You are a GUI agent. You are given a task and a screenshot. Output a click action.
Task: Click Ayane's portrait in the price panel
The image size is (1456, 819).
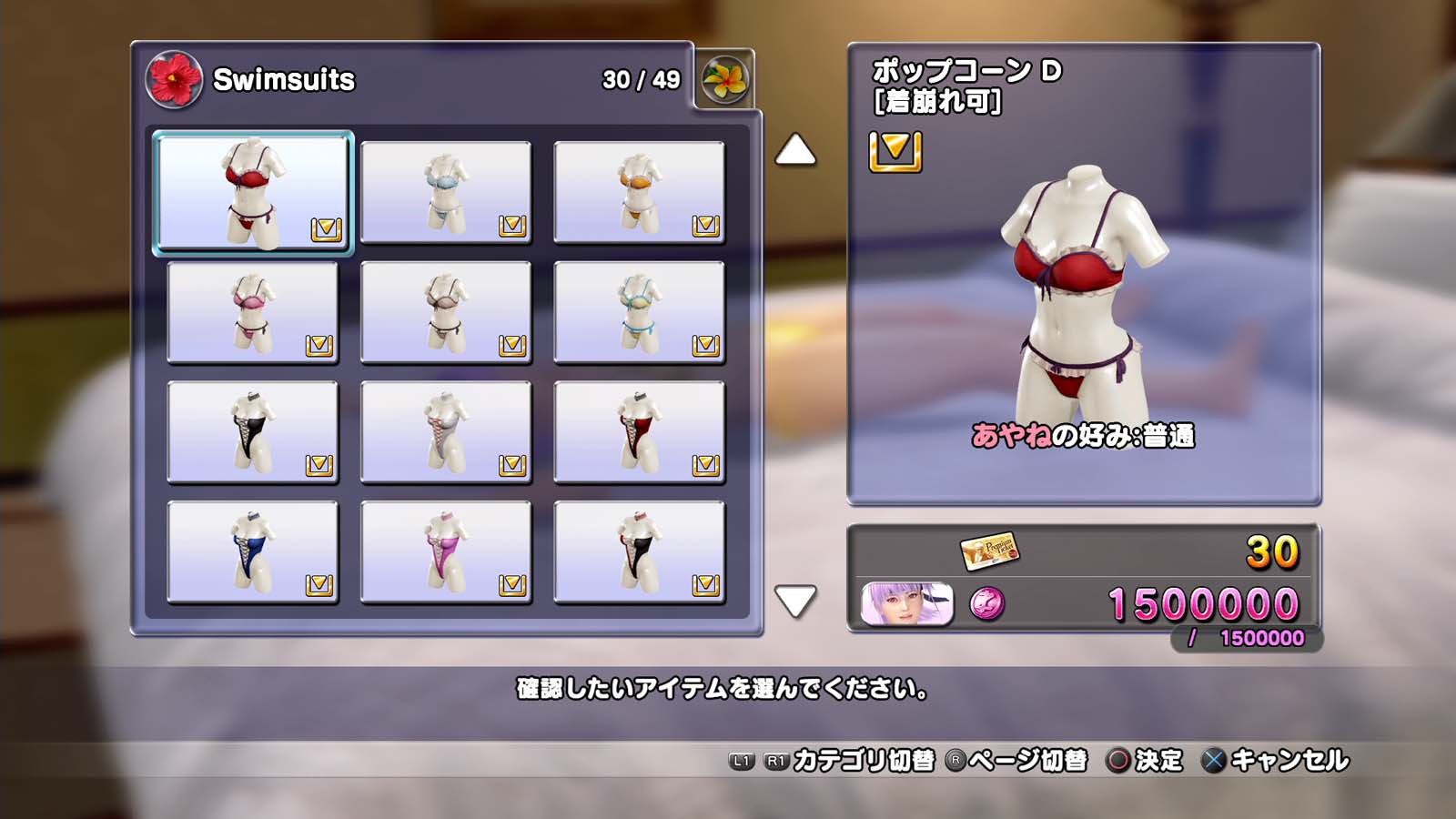click(x=906, y=604)
